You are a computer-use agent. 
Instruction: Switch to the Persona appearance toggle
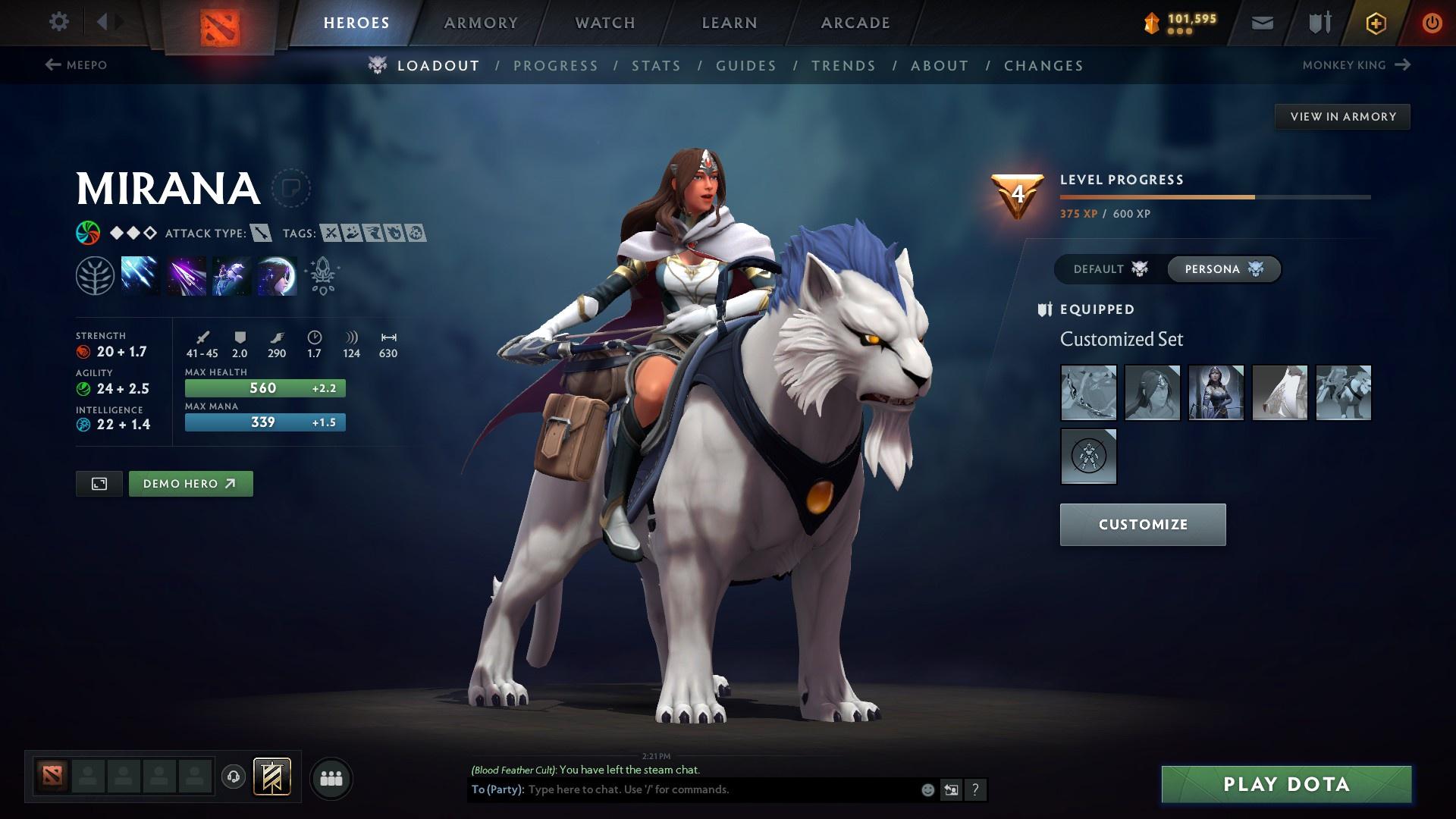(1223, 268)
